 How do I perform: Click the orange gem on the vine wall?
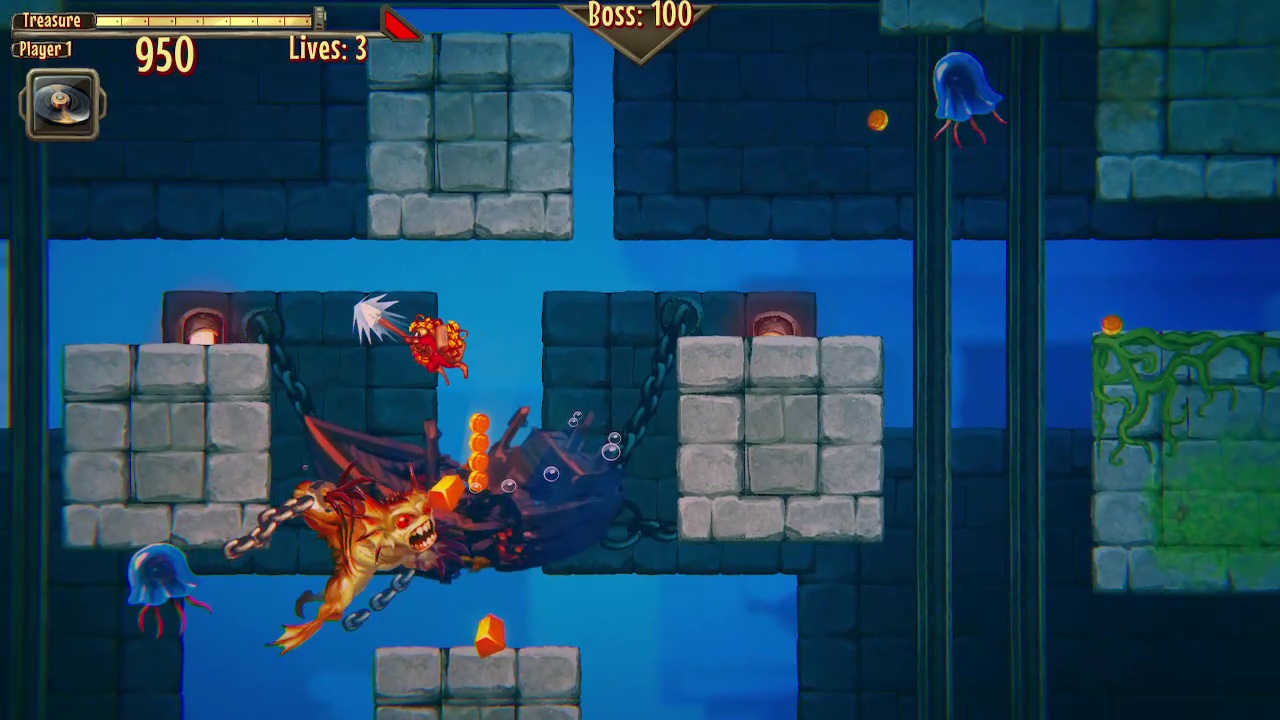(1113, 324)
